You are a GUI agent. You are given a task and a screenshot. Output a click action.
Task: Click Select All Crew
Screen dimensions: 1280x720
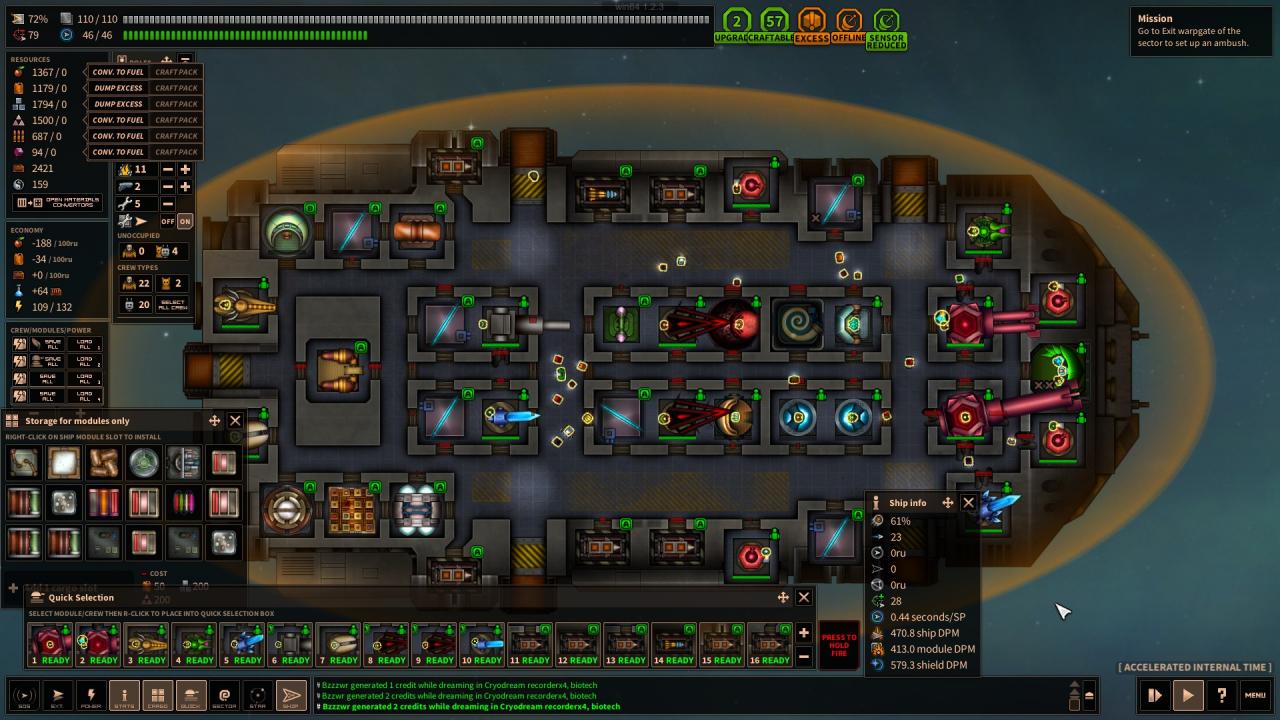tap(172, 304)
